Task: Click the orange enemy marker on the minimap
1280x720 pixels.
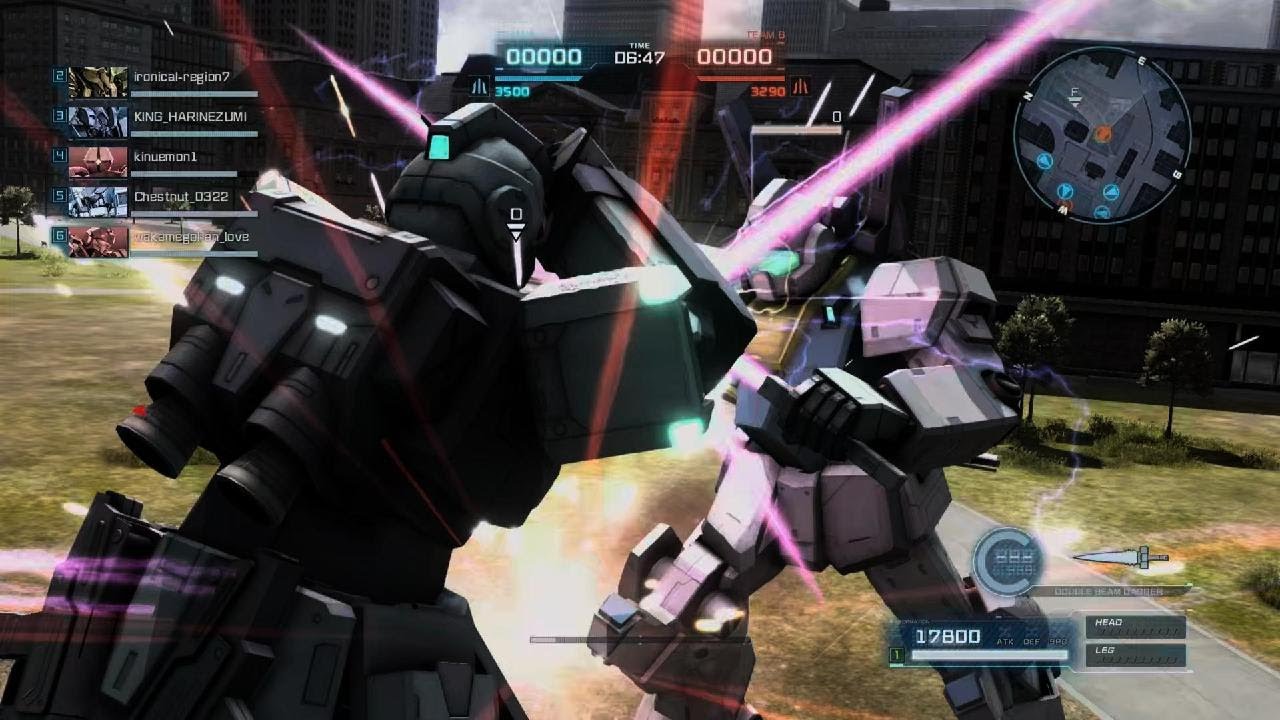Action: (x=1103, y=132)
